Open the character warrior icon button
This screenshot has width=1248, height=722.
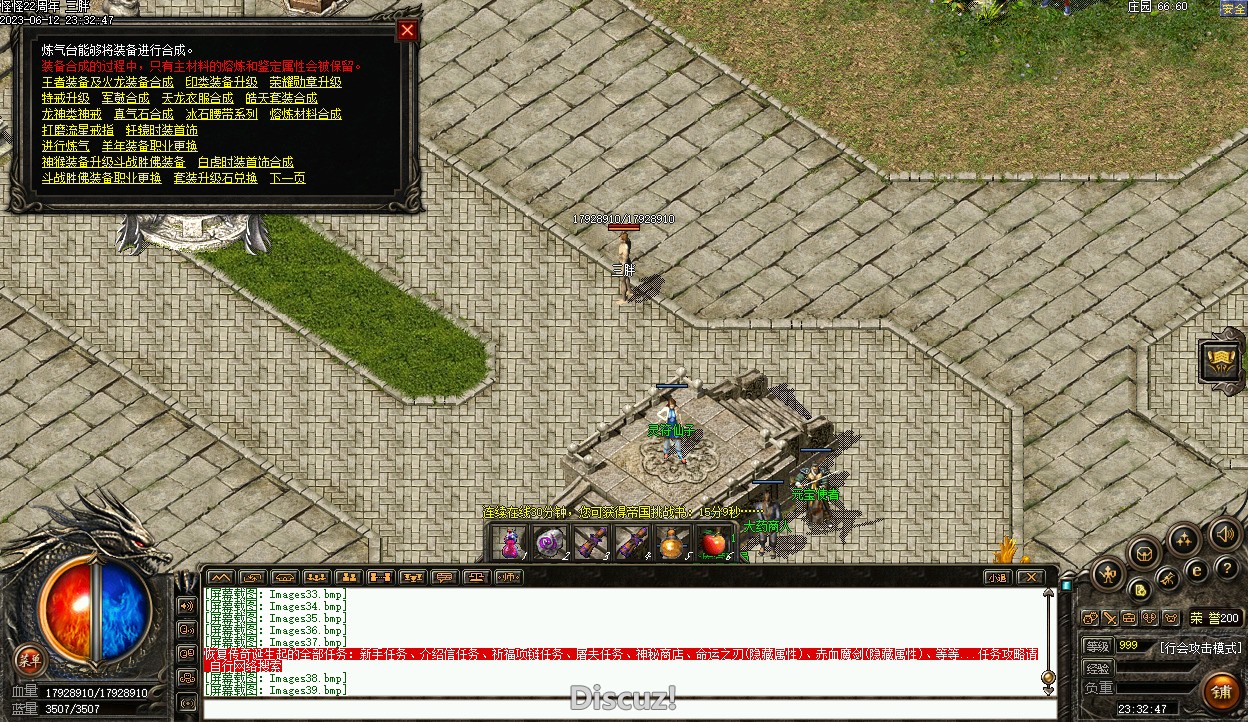coord(1108,574)
